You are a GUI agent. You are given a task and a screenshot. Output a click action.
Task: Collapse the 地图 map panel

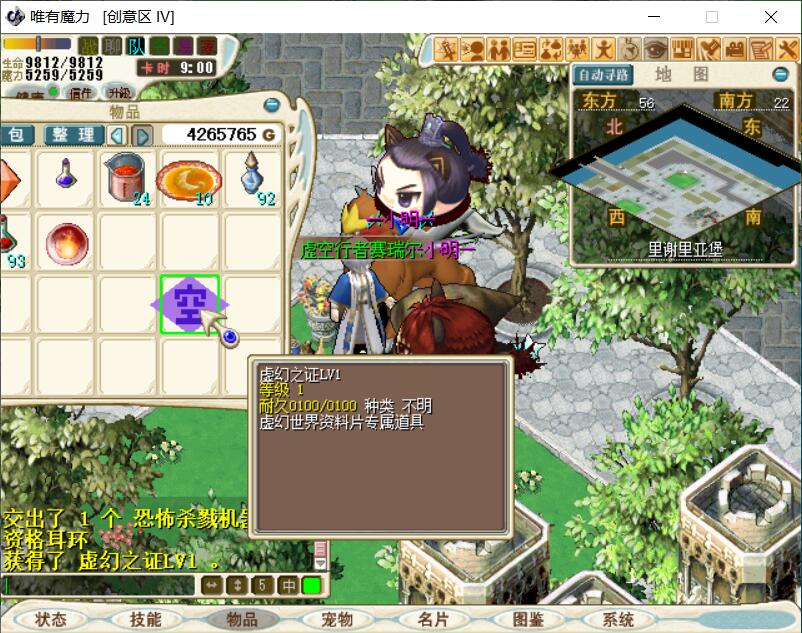click(x=780, y=75)
